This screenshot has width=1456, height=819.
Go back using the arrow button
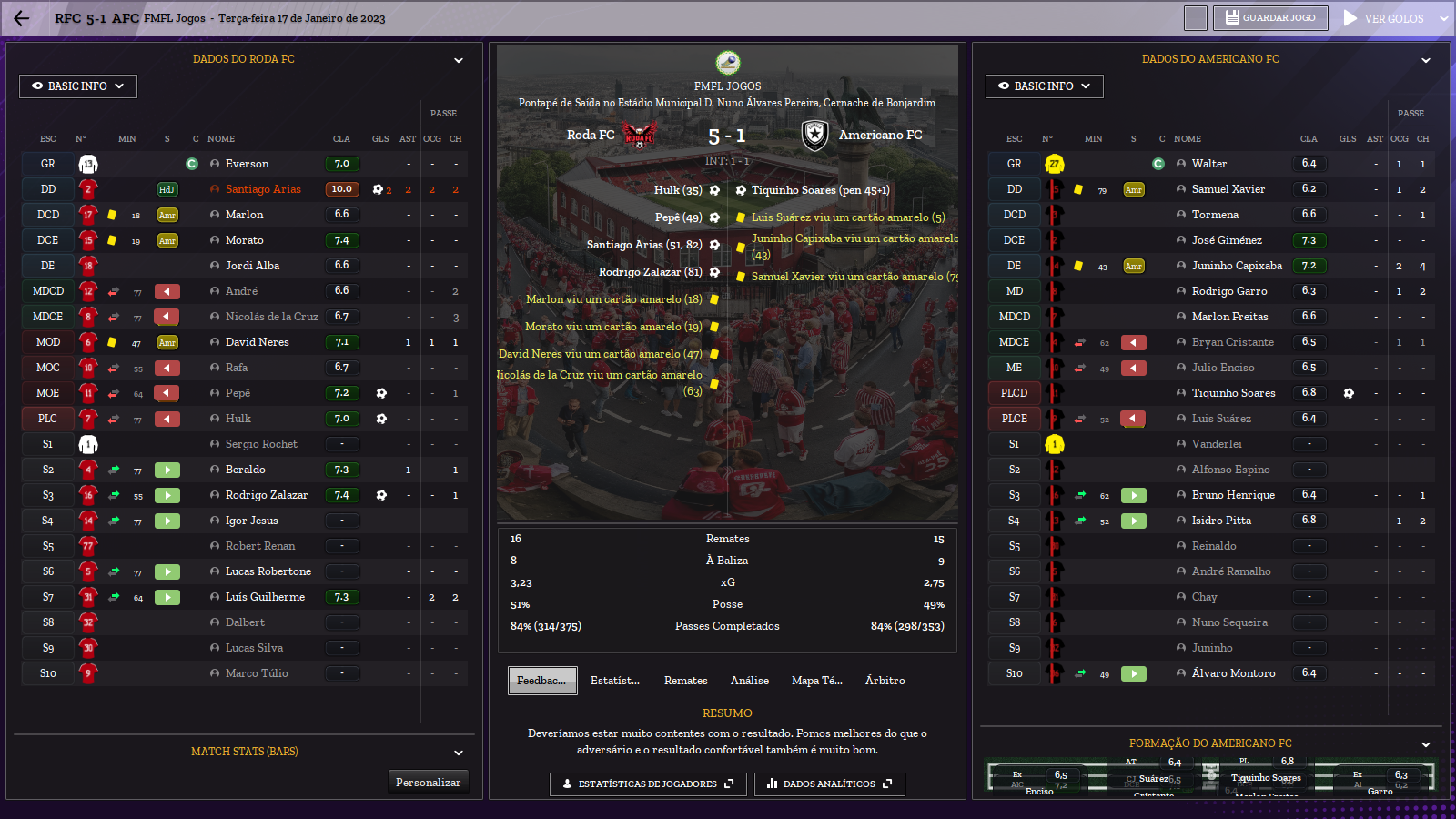click(22, 18)
